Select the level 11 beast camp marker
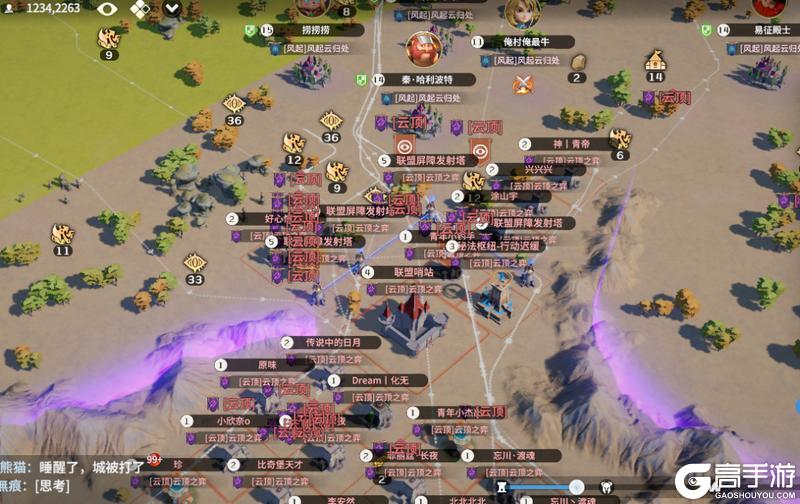 [63, 236]
